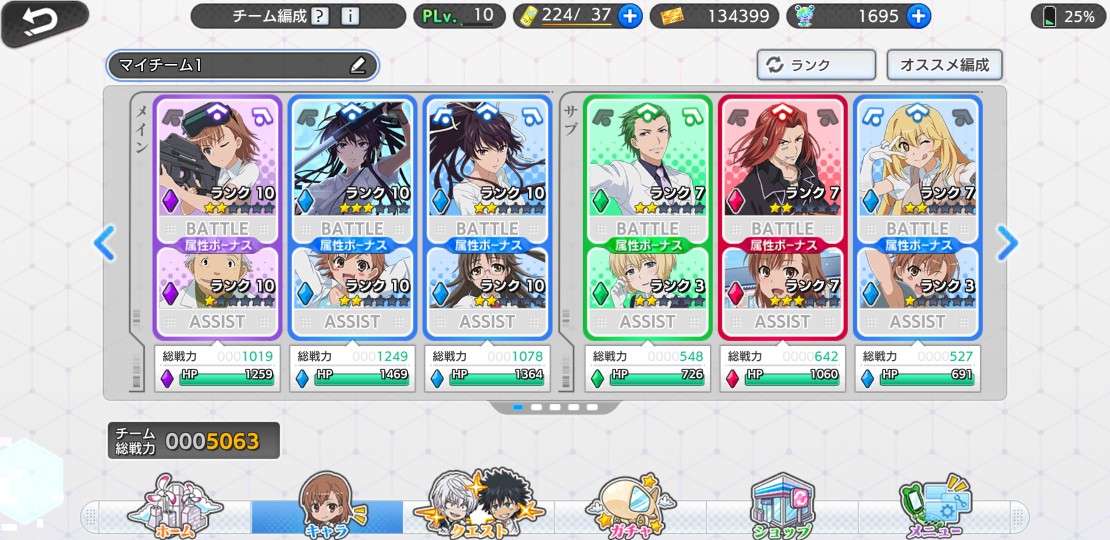
Task: Toggle the ランク display button
Action: click(815, 65)
